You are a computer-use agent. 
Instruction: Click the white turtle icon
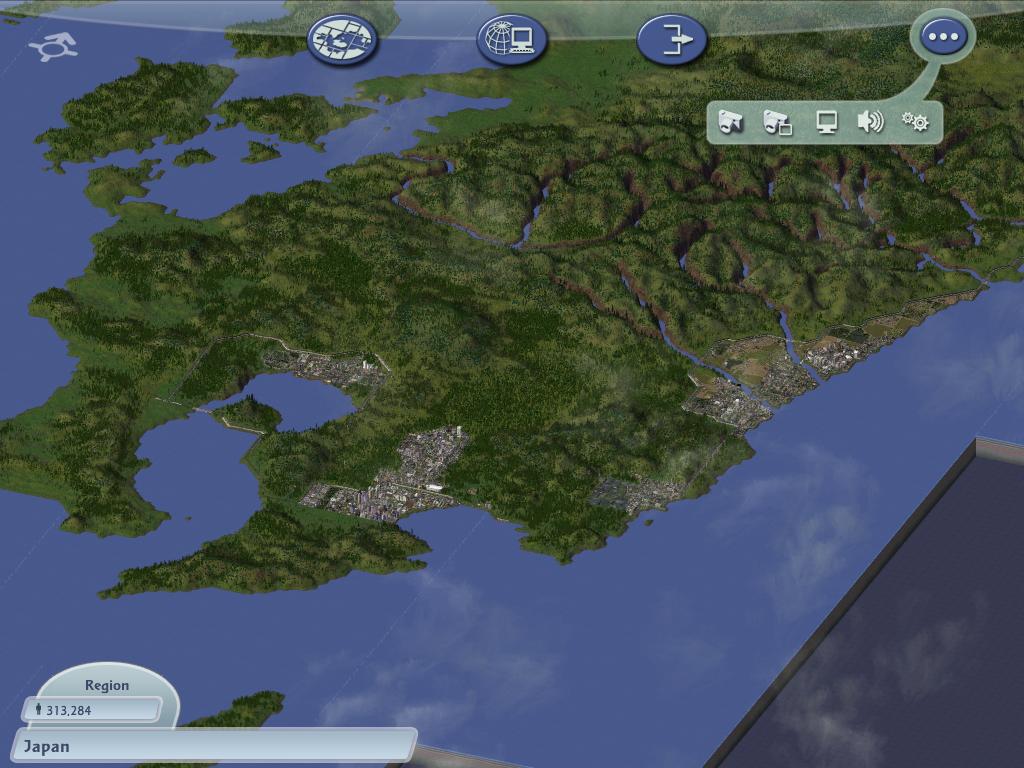click(x=54, y=45)
